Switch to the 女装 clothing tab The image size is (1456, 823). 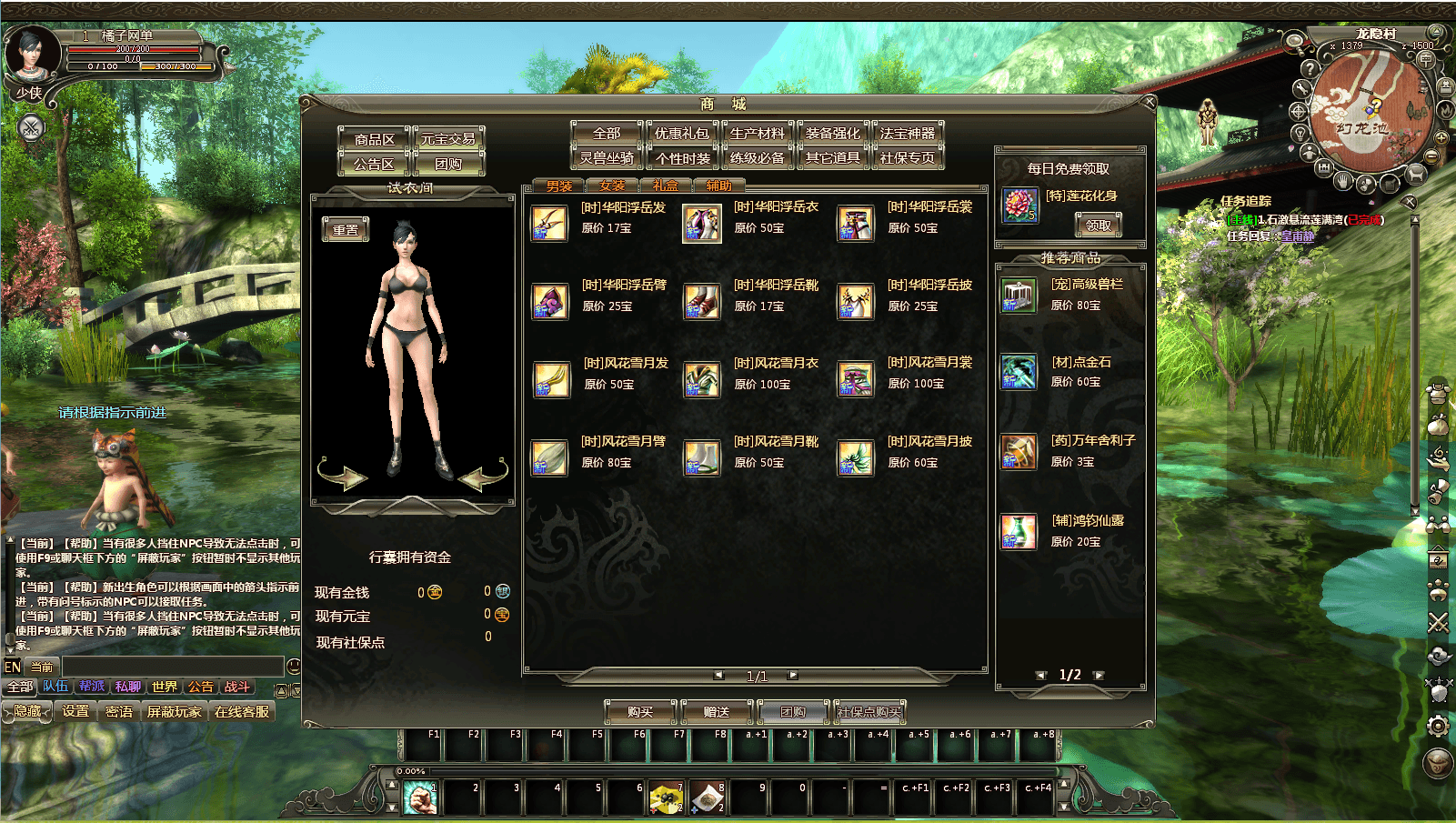tap(611, 185)
